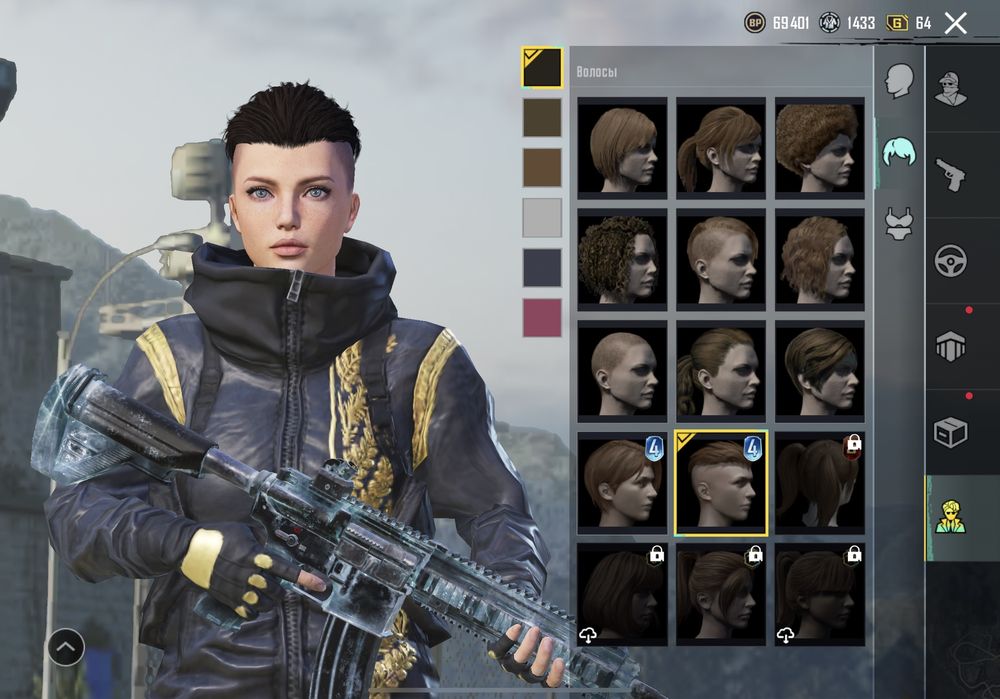
Task: Select the shaved bald hairstyle
Action: point(622,369)
